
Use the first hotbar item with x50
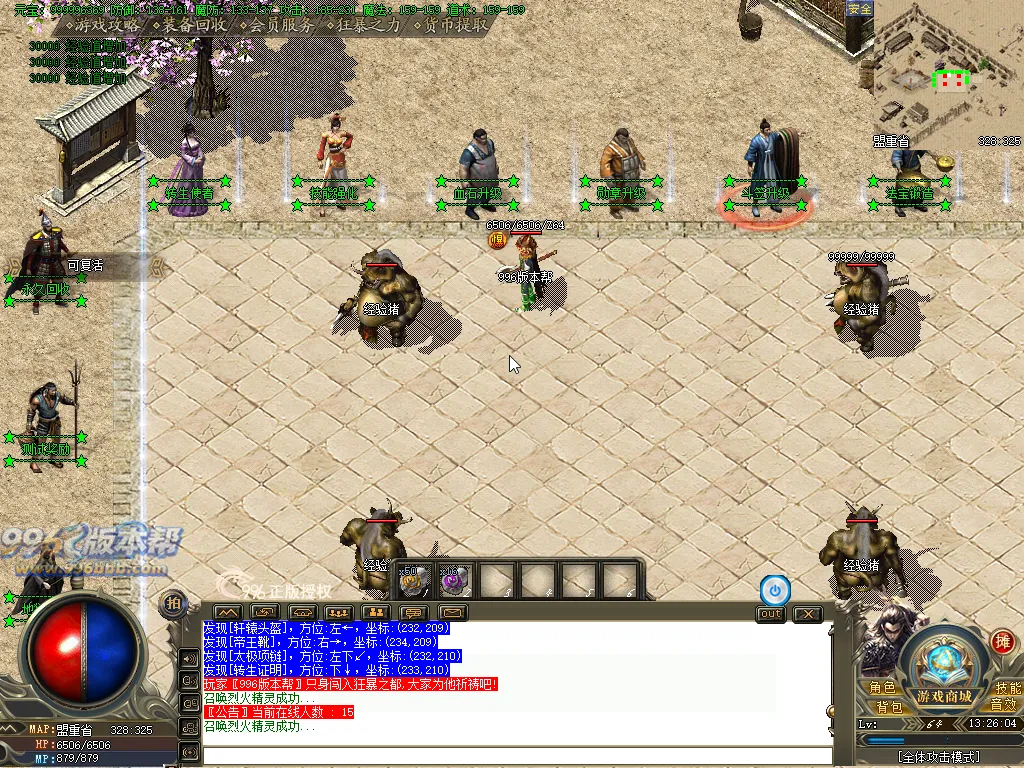click(414, 580)
